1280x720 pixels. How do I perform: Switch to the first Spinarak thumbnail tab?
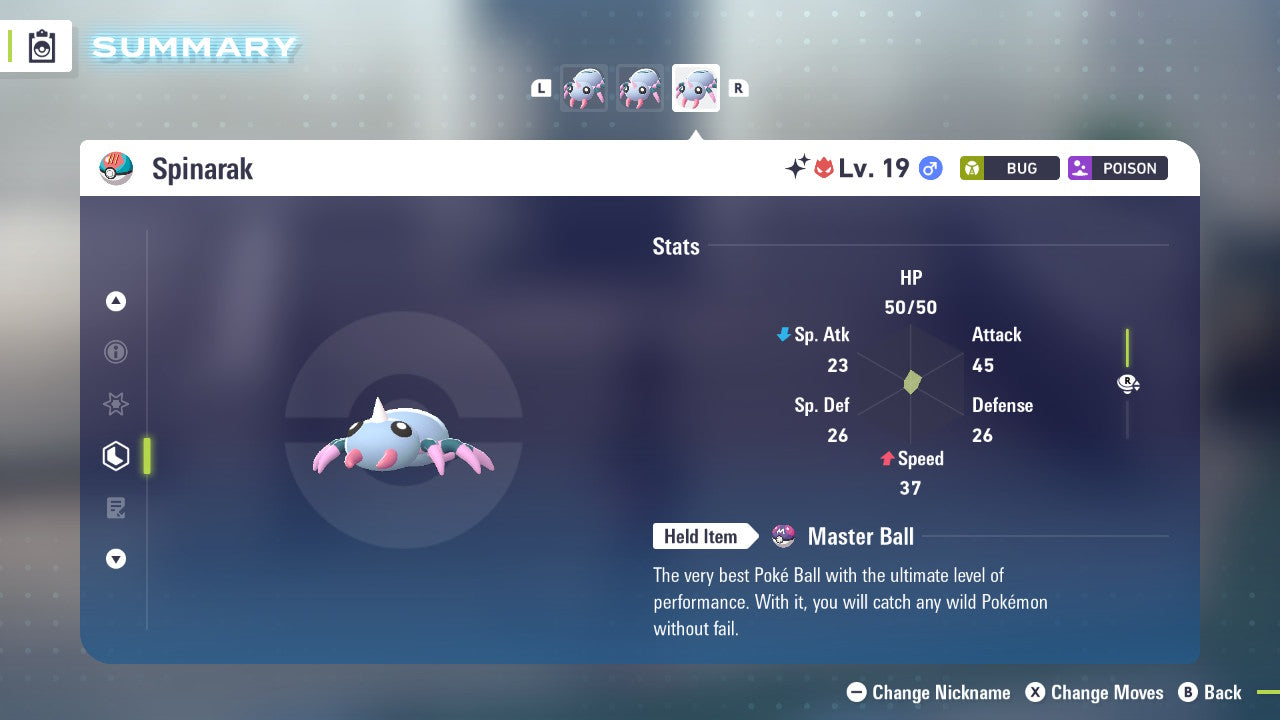pyautogui.click(x=584, y=87)
